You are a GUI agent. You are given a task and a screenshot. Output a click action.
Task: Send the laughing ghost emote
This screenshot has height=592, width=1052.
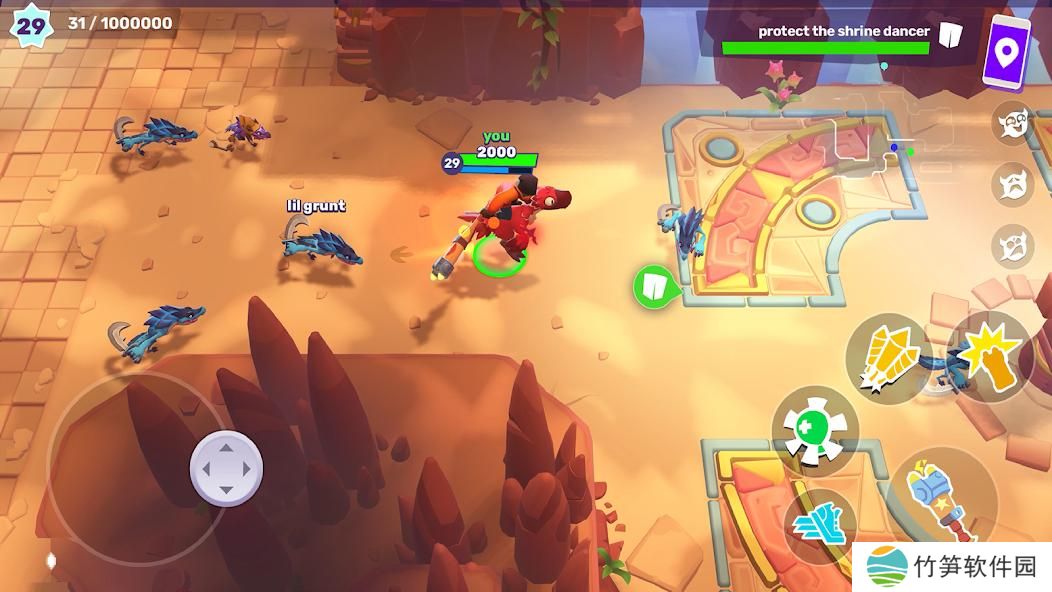[x=1012, y=123]
